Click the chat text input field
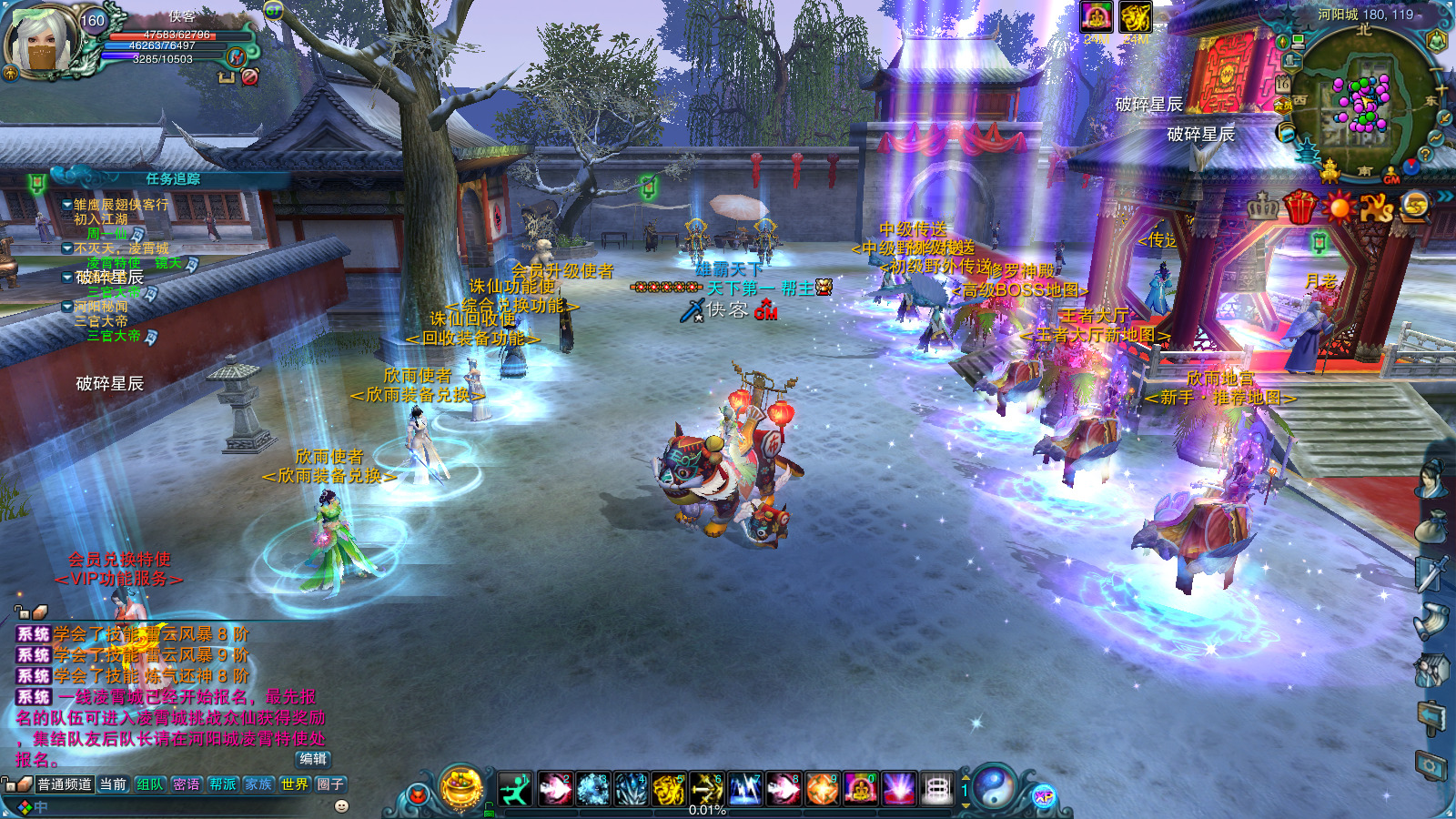Image resolution: width=1456 pixels, height=819 pixels. pyautogui.click(x=182, y=806)
